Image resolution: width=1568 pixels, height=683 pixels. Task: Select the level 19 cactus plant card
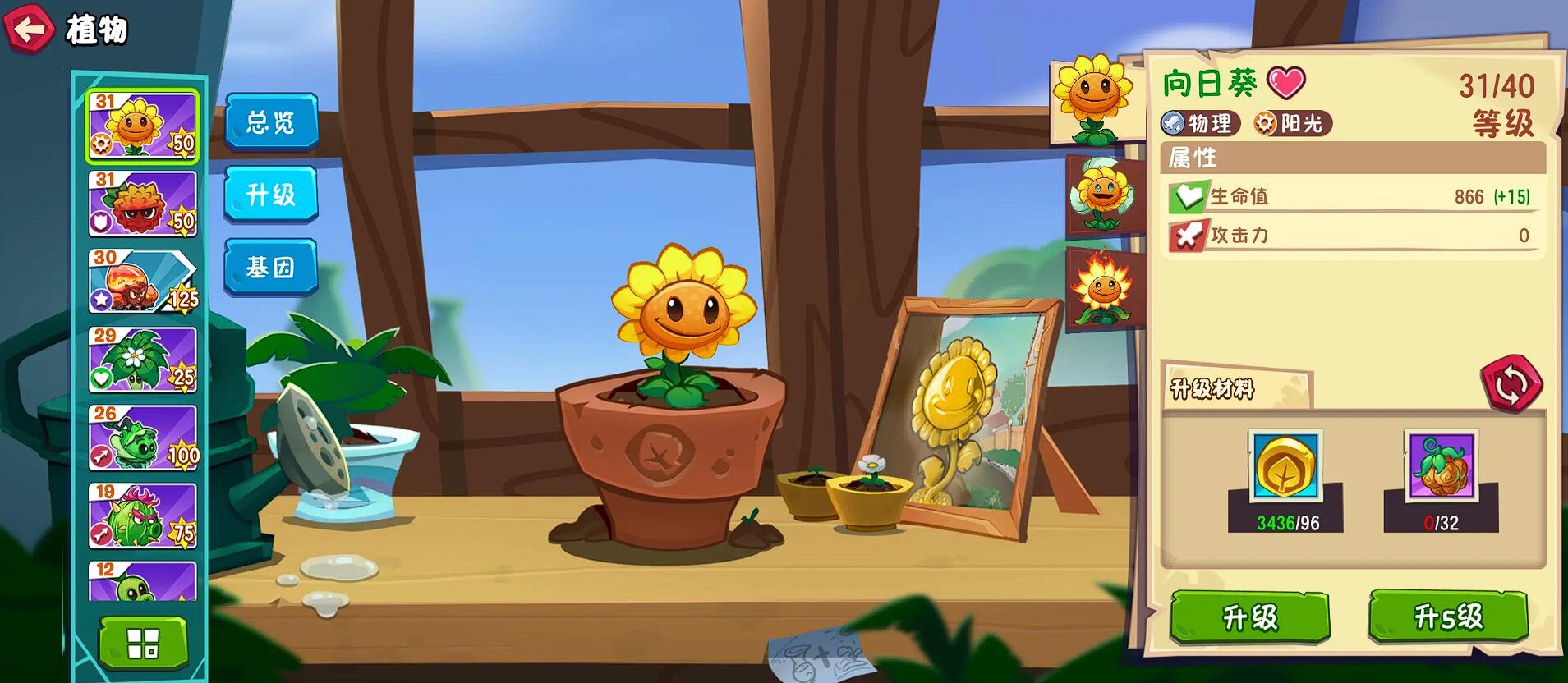tap(143, 516)
